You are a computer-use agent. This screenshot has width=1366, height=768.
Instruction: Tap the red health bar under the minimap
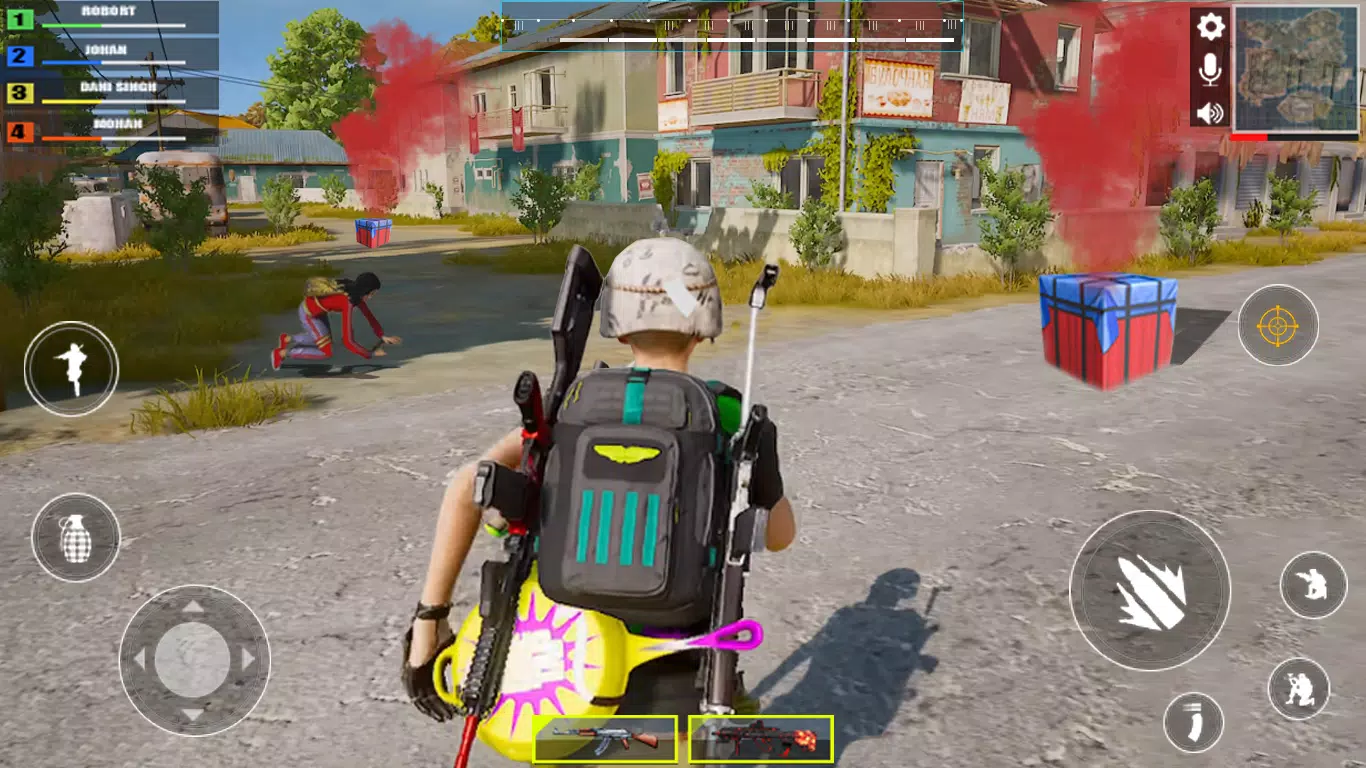click(1250, 138)
